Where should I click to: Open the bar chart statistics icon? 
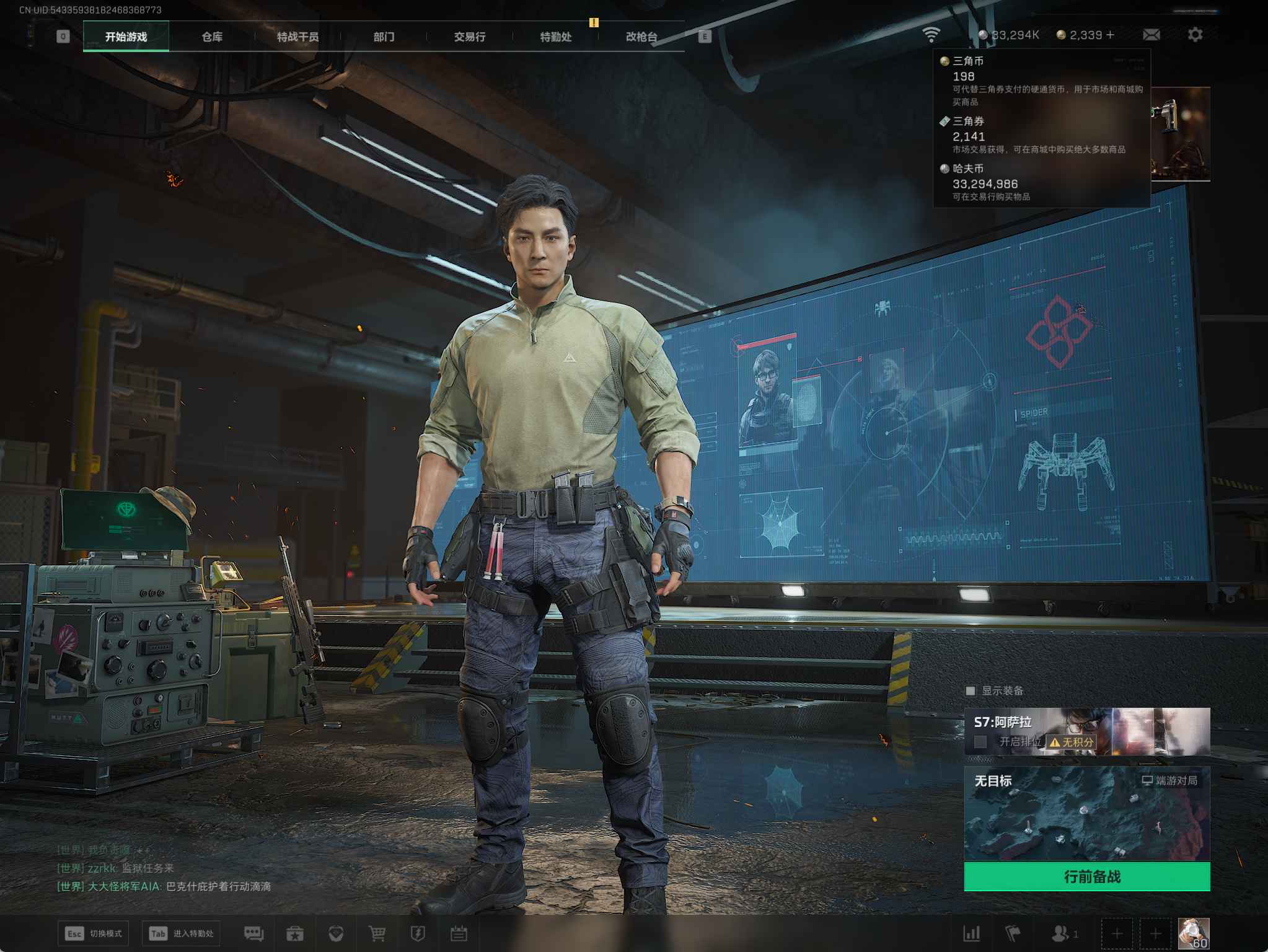coord(971,933)
